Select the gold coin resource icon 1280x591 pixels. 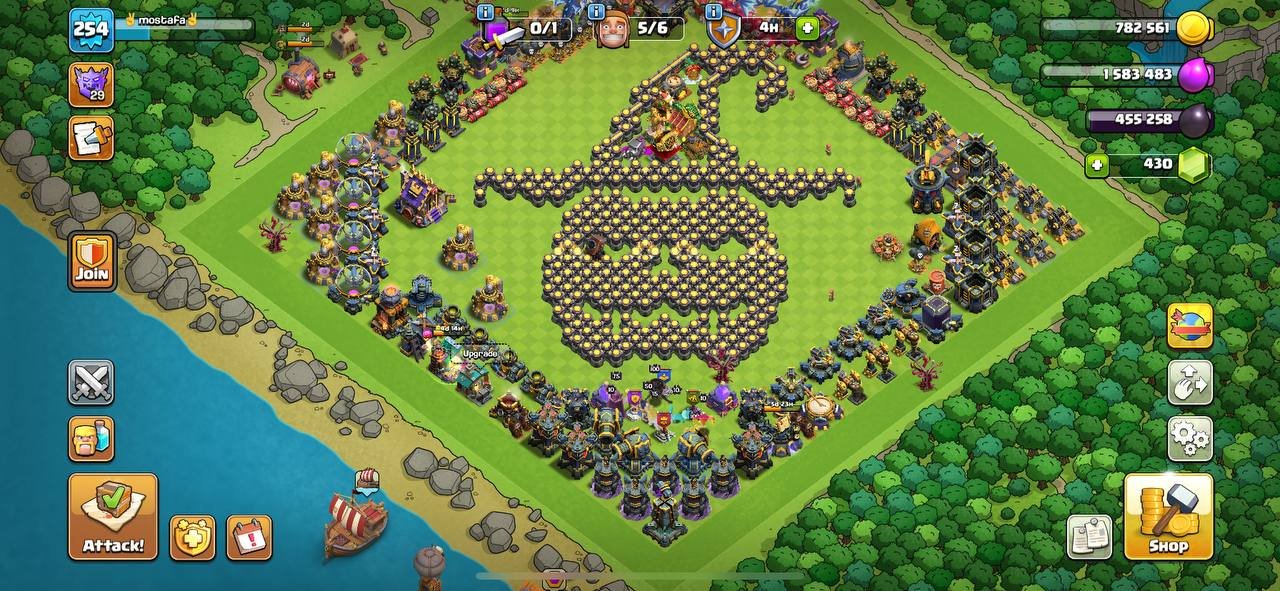(1194, 29)
